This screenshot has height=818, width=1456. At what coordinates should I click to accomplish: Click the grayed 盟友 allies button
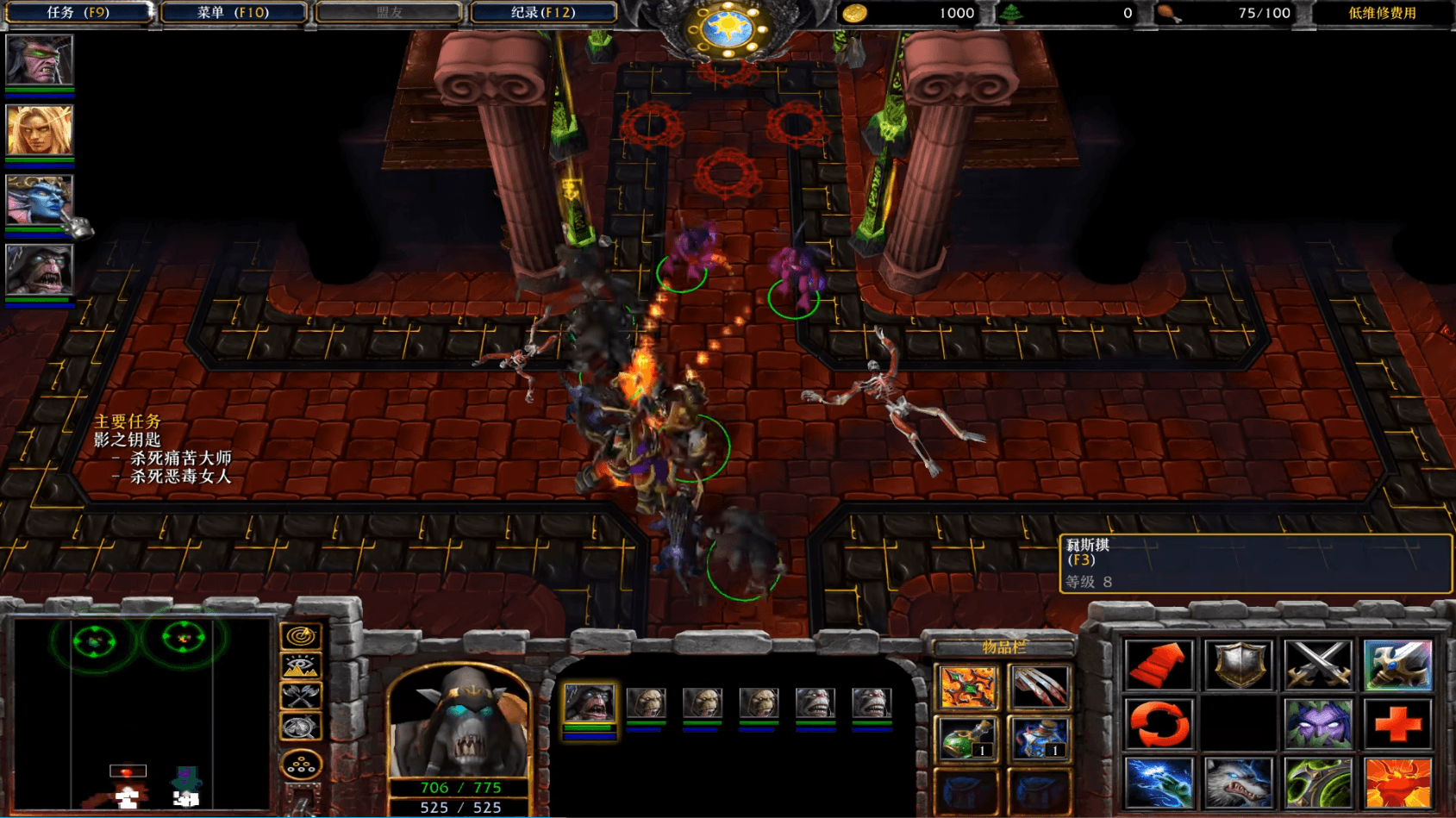pos(390,12)
